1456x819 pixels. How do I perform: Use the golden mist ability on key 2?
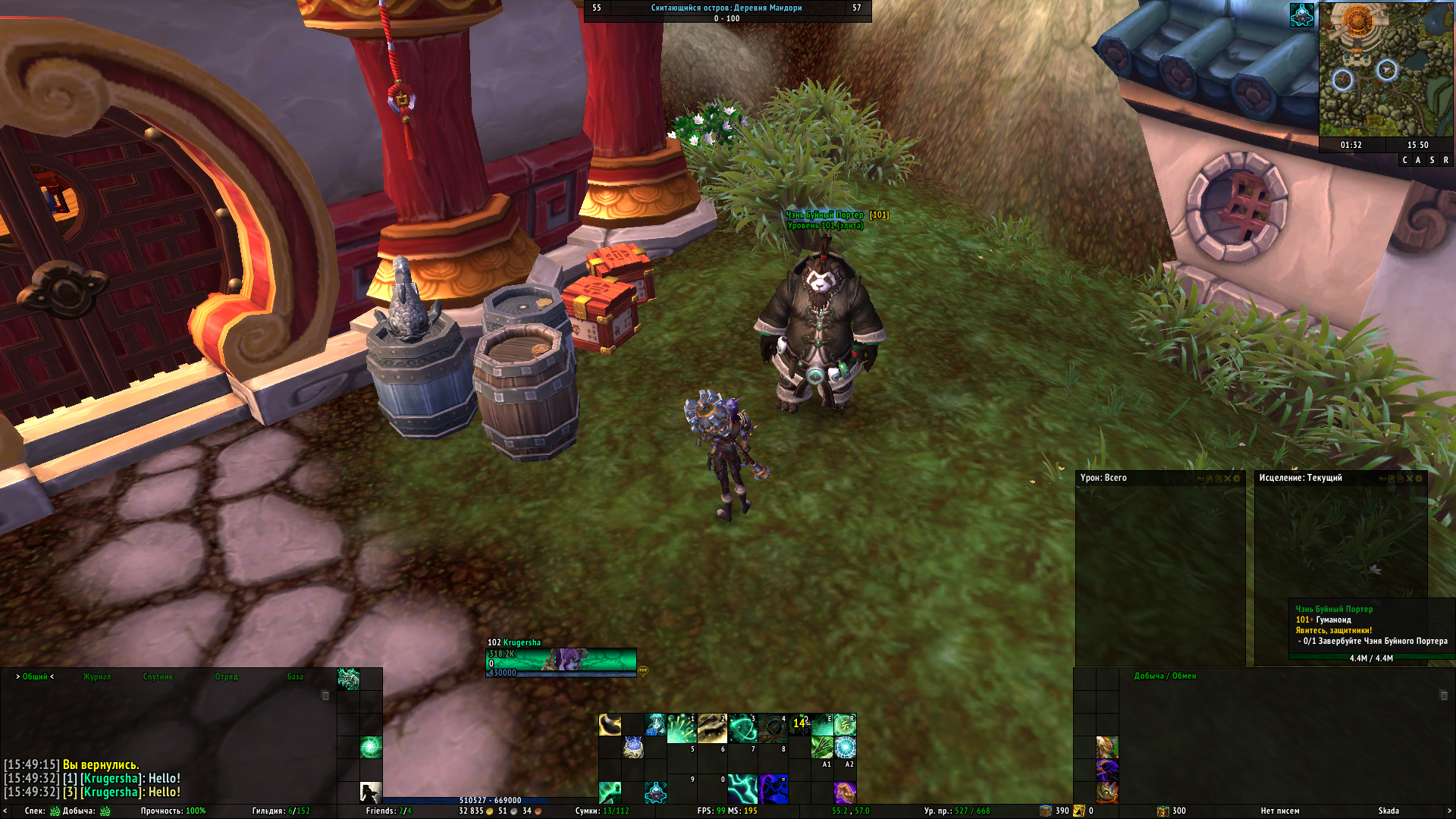click(712, 727)
